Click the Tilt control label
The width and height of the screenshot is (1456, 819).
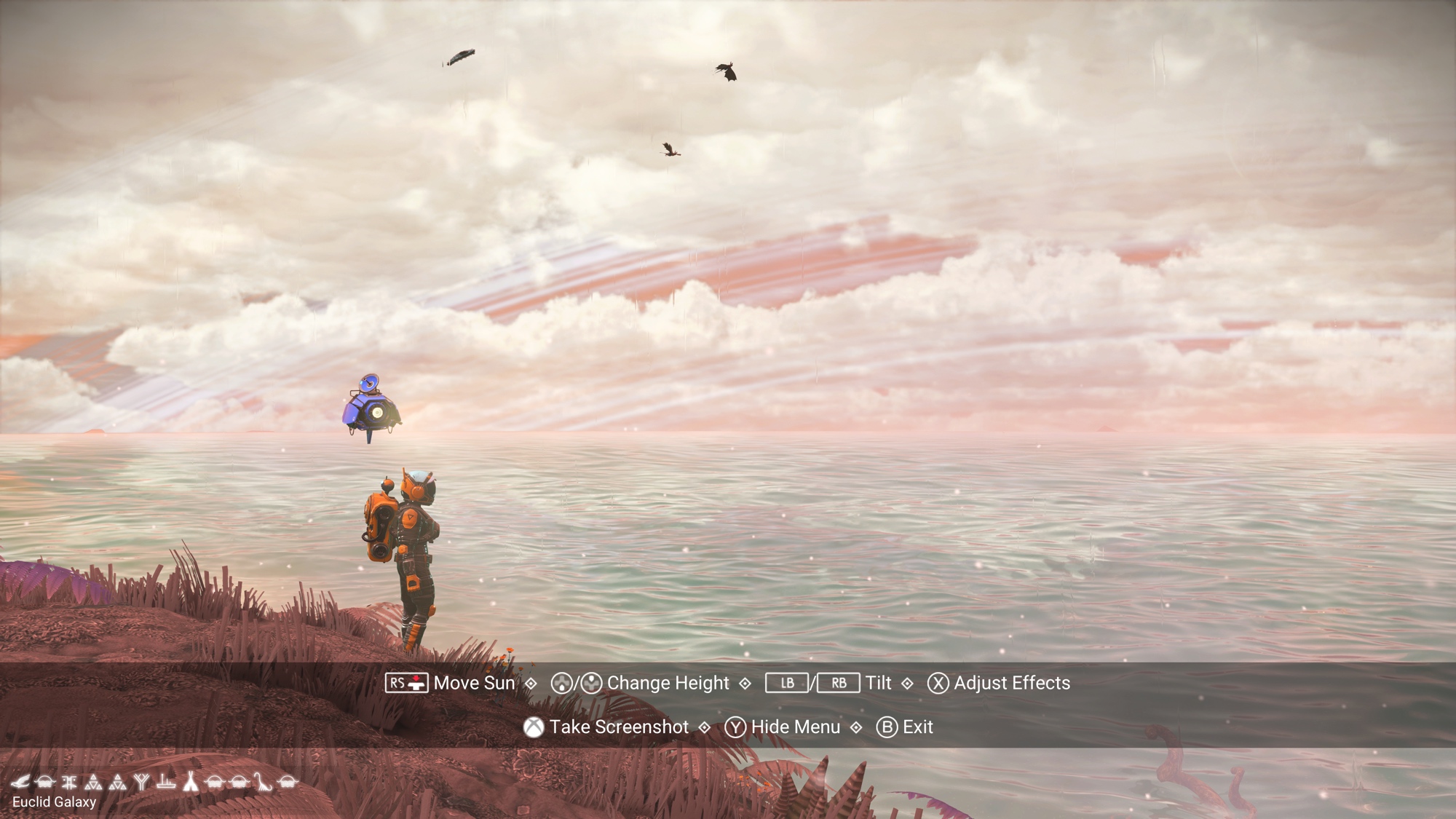point(878,683)
